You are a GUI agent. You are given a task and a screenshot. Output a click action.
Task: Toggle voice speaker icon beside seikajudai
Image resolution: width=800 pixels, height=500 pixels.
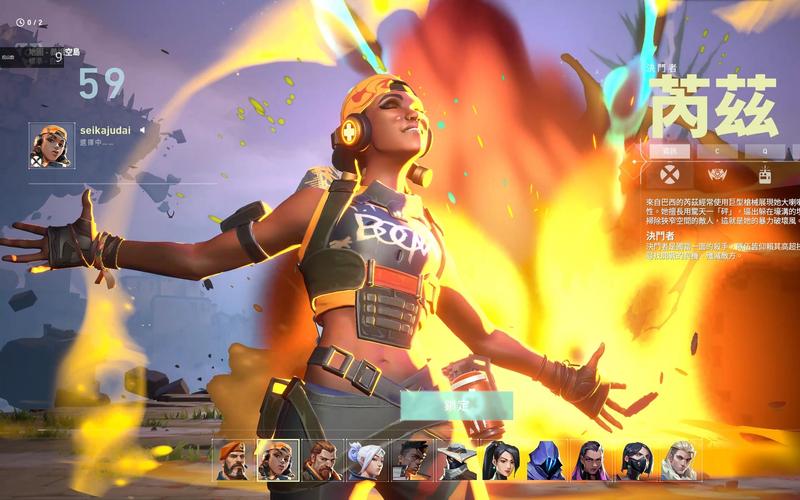[x=141, y=130]
